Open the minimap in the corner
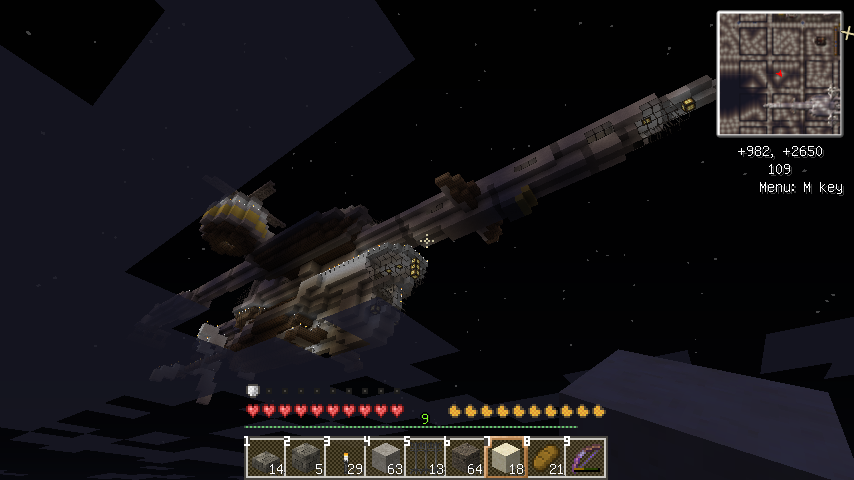Screen dimensions: 854x480 coord(779,73)
